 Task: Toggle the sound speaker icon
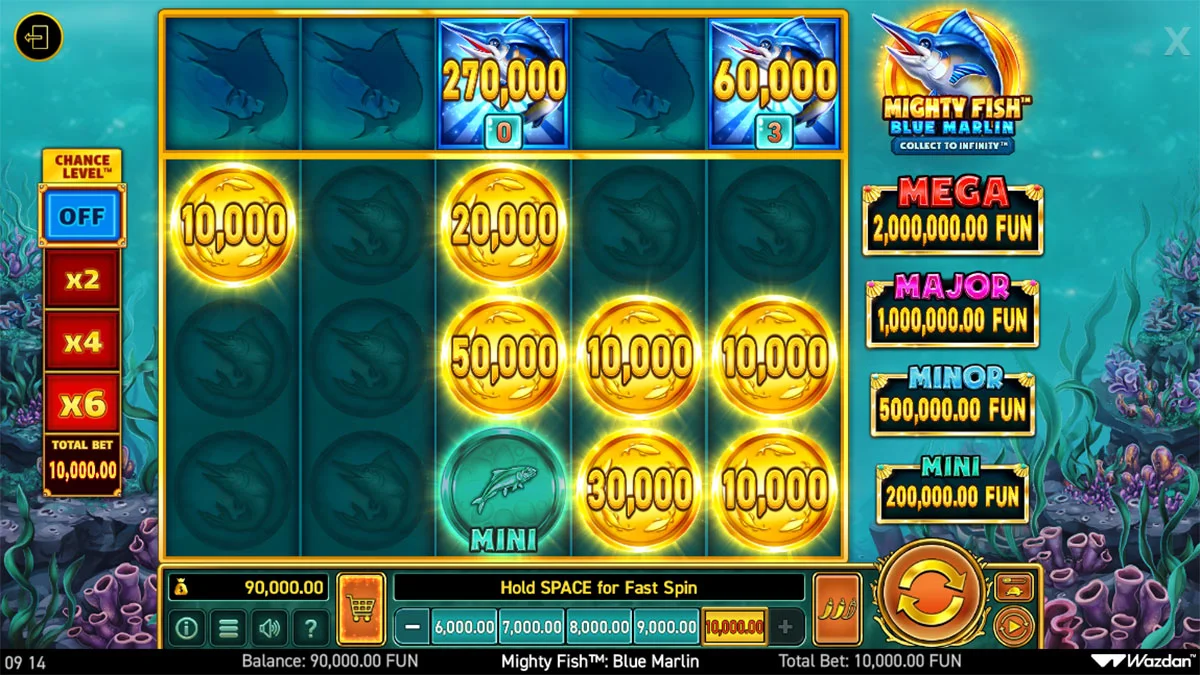269,628
